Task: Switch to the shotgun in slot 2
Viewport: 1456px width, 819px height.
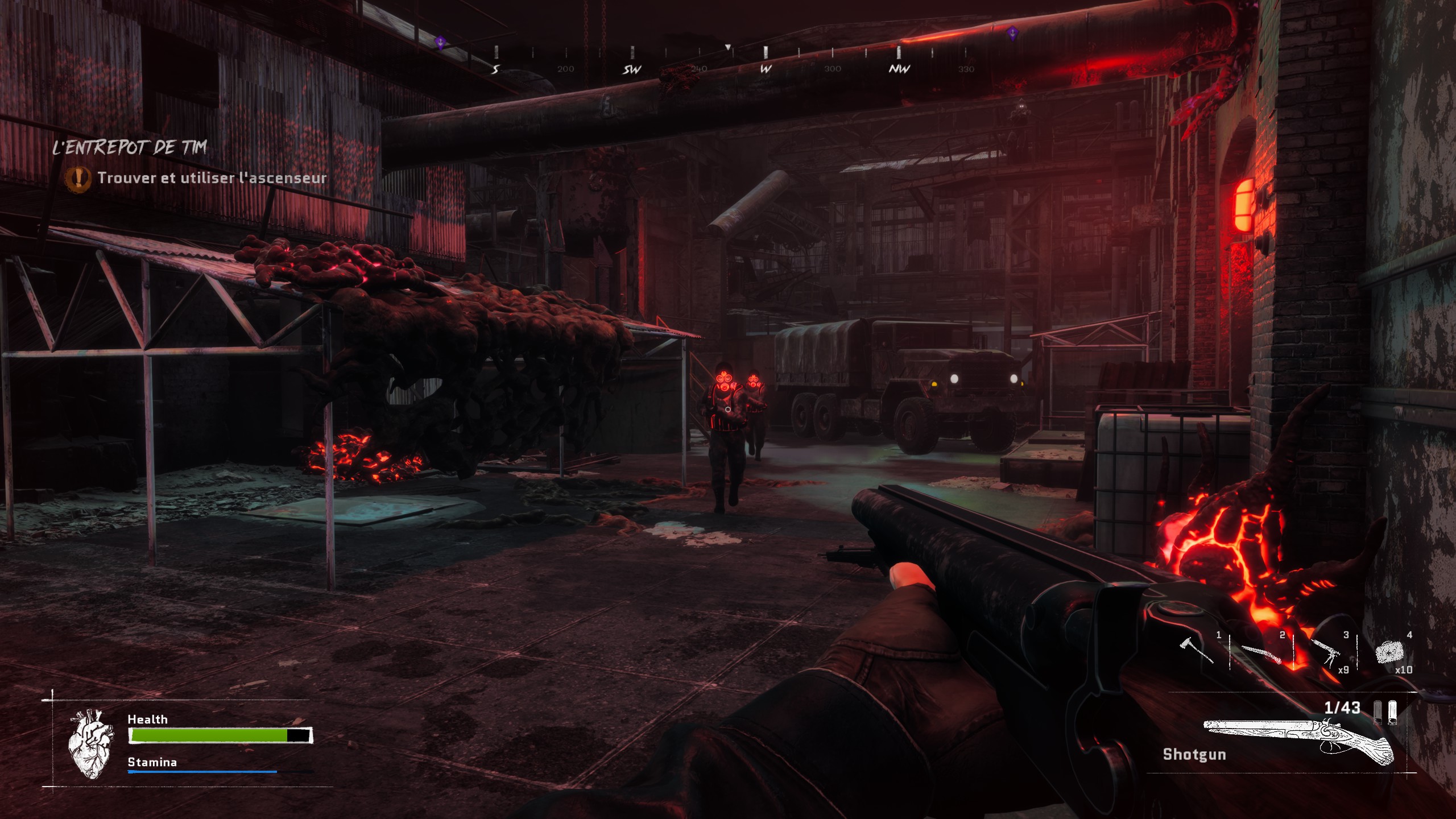Action: click(x=1260, y=654)
